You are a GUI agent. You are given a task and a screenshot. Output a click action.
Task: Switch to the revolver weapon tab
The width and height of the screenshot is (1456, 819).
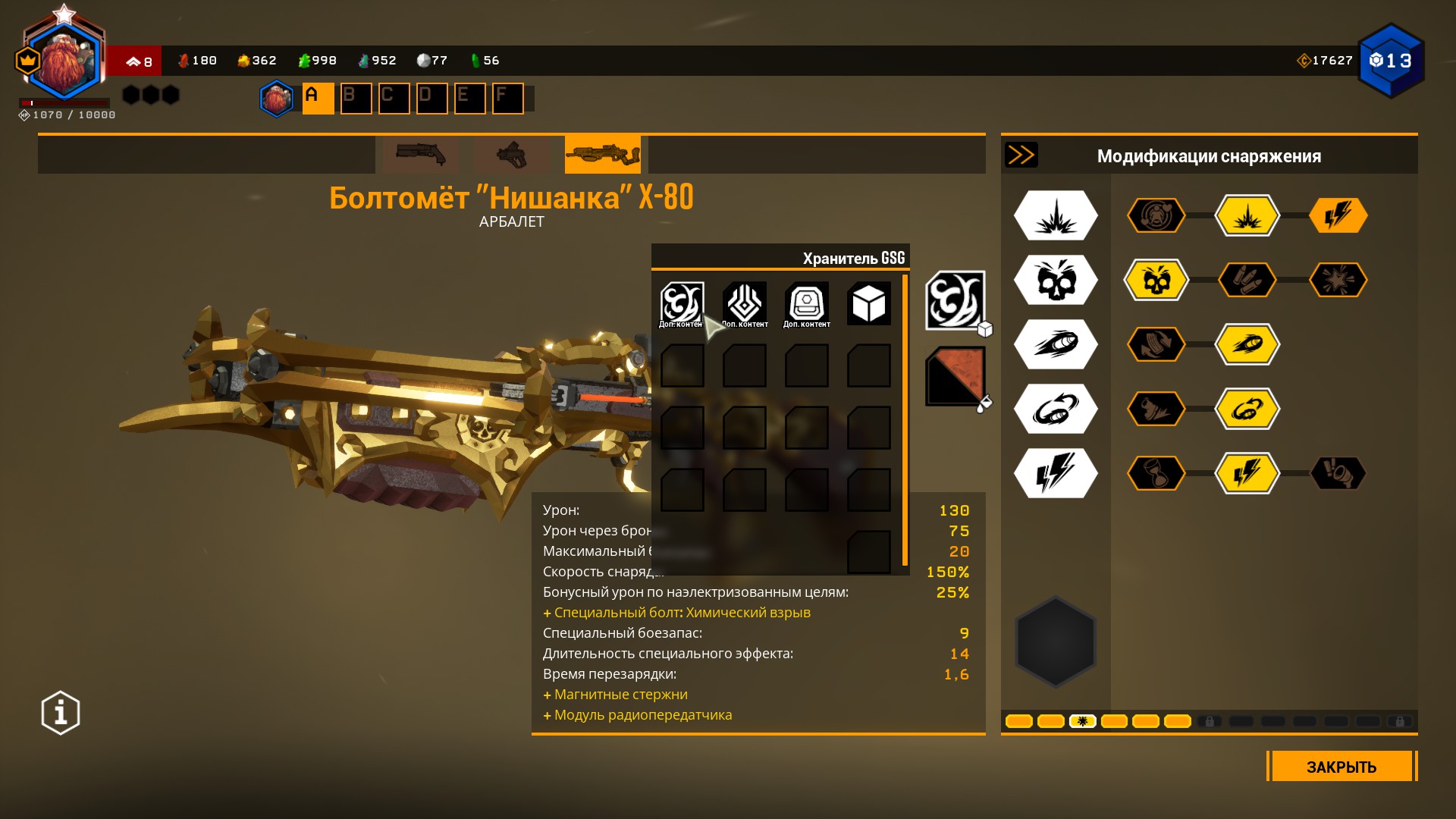(420, 155)
